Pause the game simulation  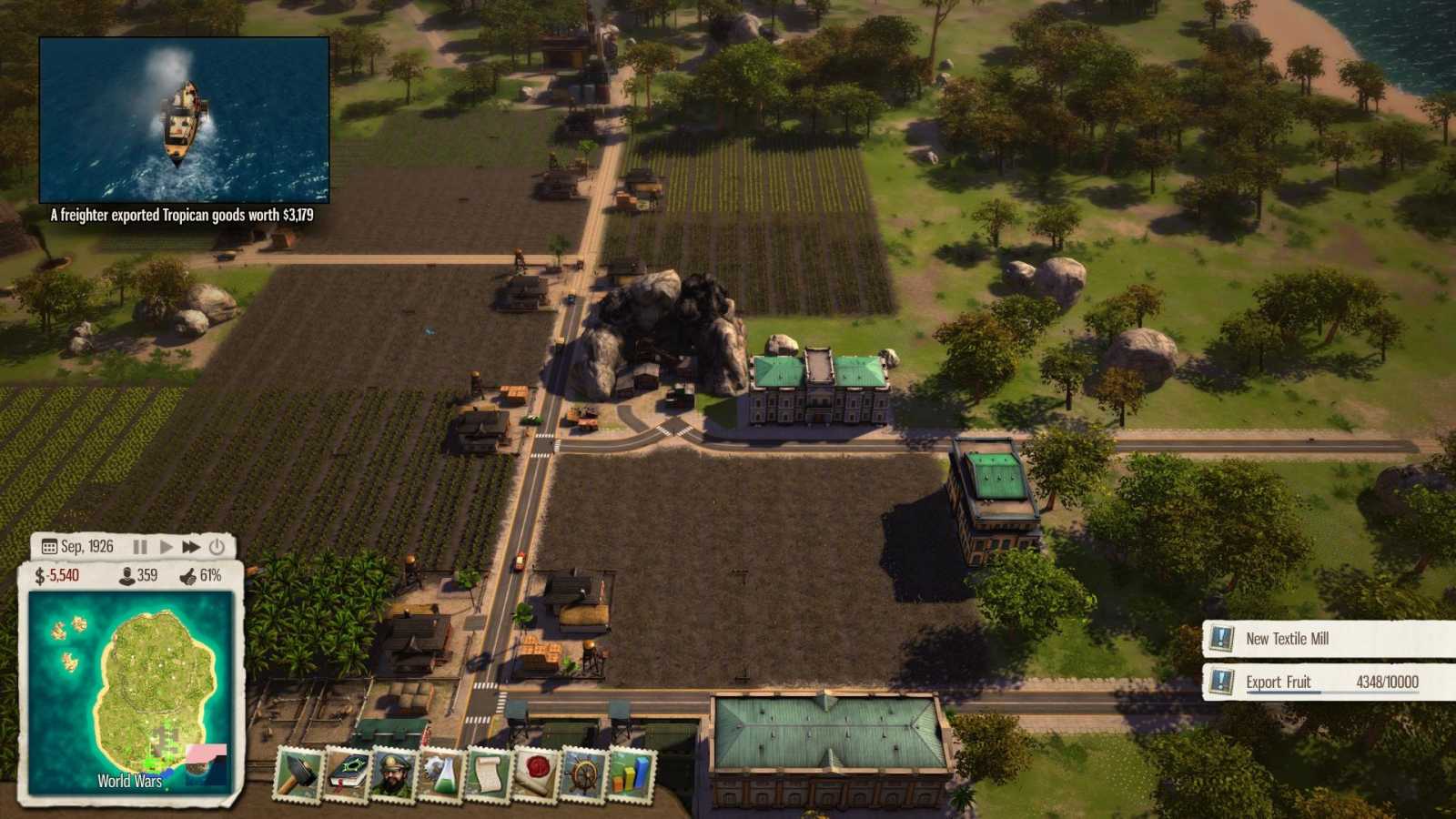(x=138, y=546)
